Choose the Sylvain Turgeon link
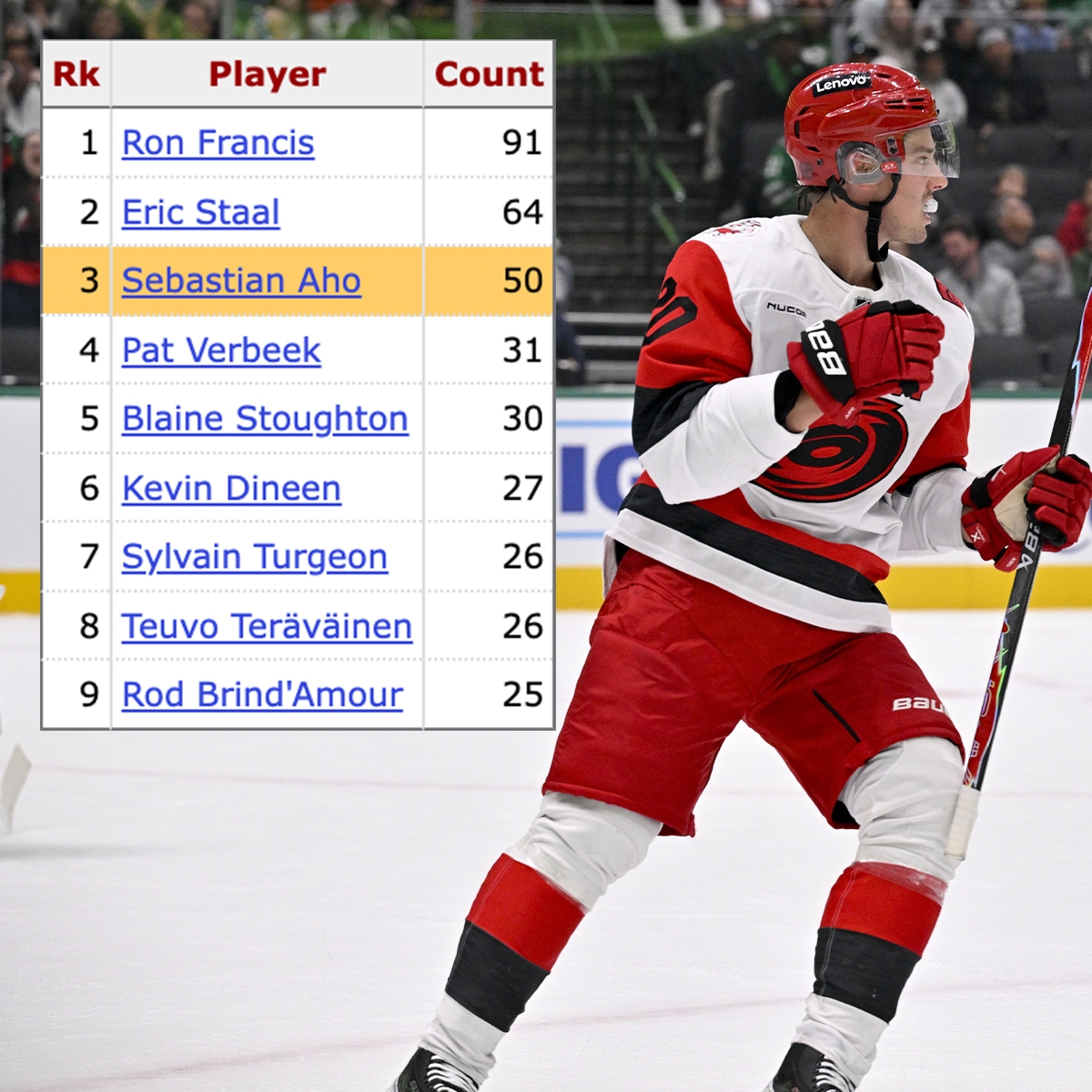Image resolution: width=1092 pixels, height=1092 pixels. (255, 557)
